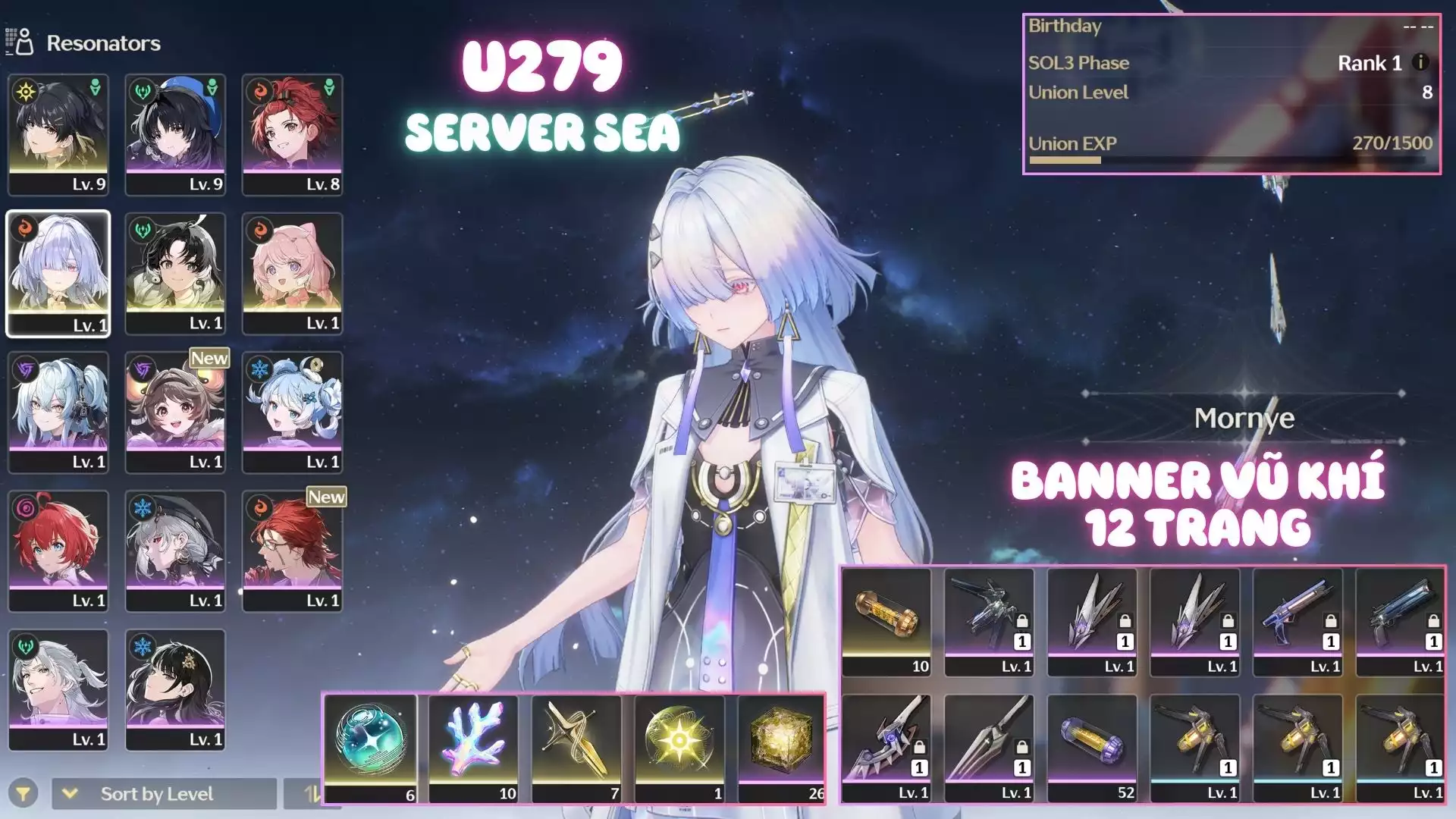Choose the red-haired Havoc resonator portrait

click(58, 551)
